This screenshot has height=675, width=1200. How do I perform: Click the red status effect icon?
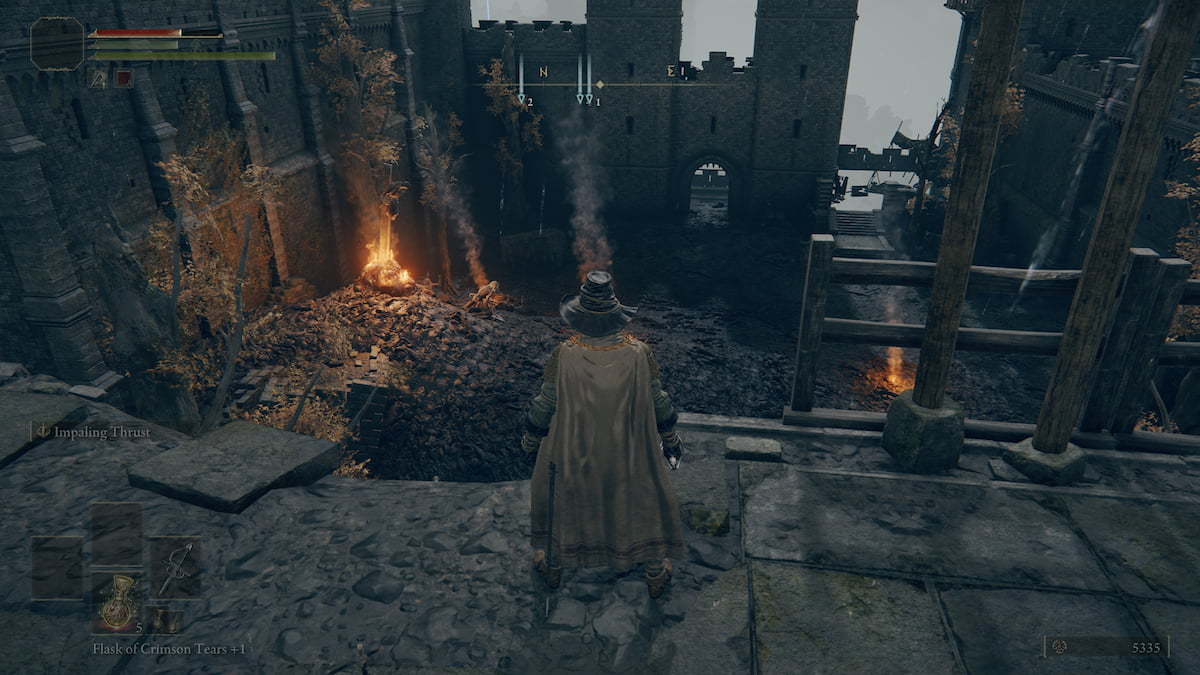[x=123, y=77]
